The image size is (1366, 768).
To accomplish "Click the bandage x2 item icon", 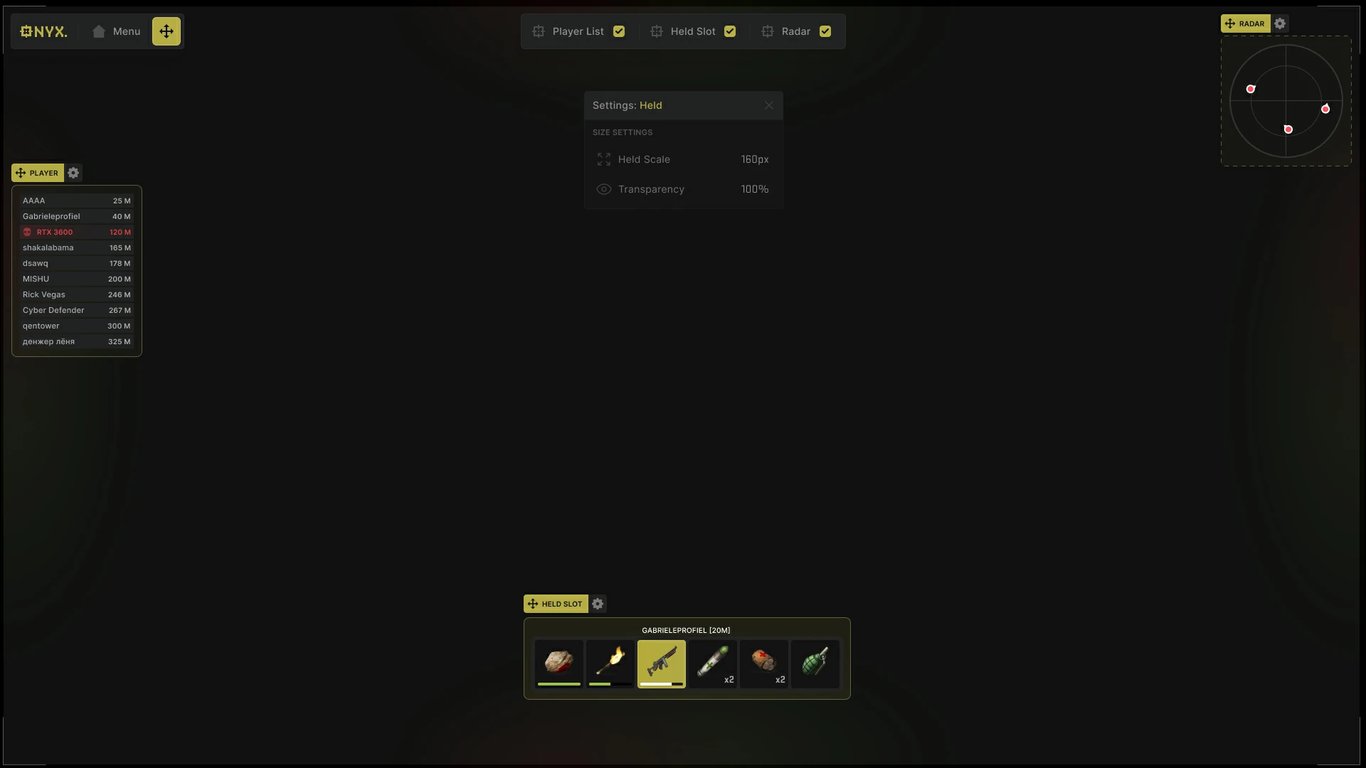I will pyautogui.click(x=764, y=661).
